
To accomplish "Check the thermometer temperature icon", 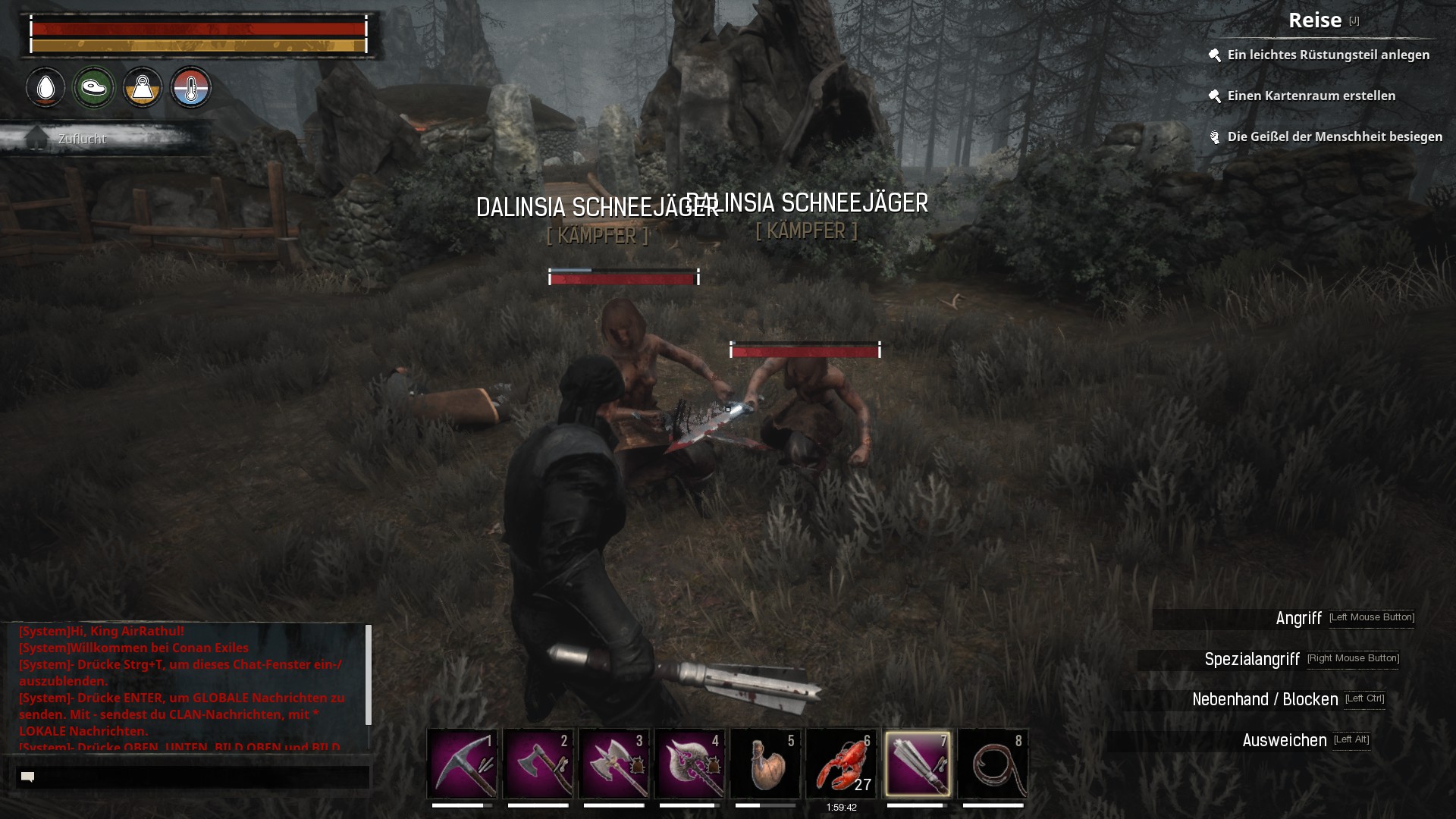I will (191, 88).
